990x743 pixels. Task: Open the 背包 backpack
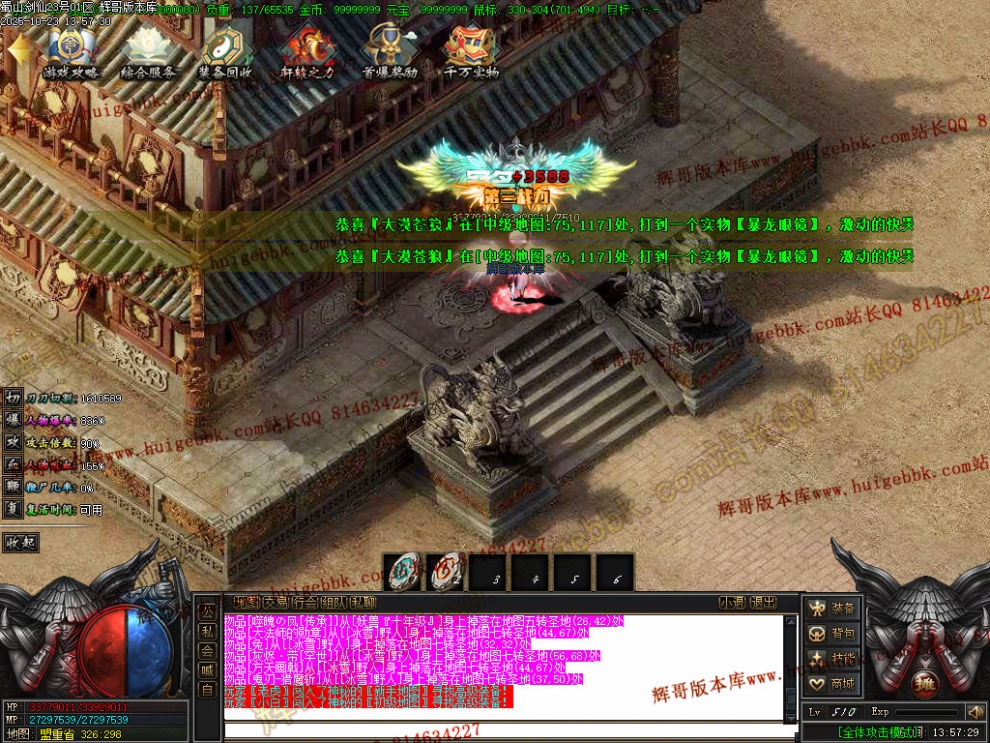[832, 633]
